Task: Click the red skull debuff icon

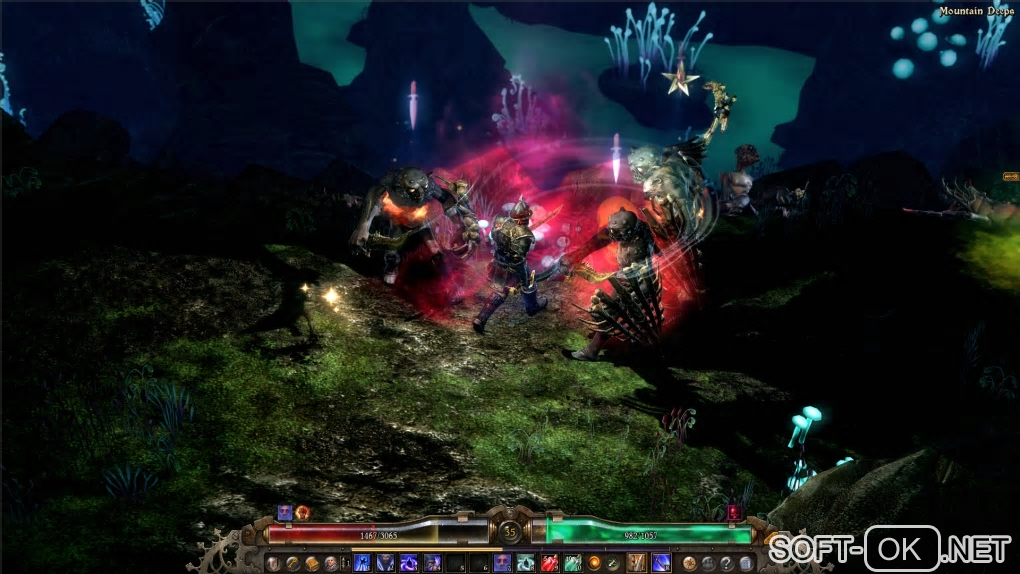Action: (733, 512)
